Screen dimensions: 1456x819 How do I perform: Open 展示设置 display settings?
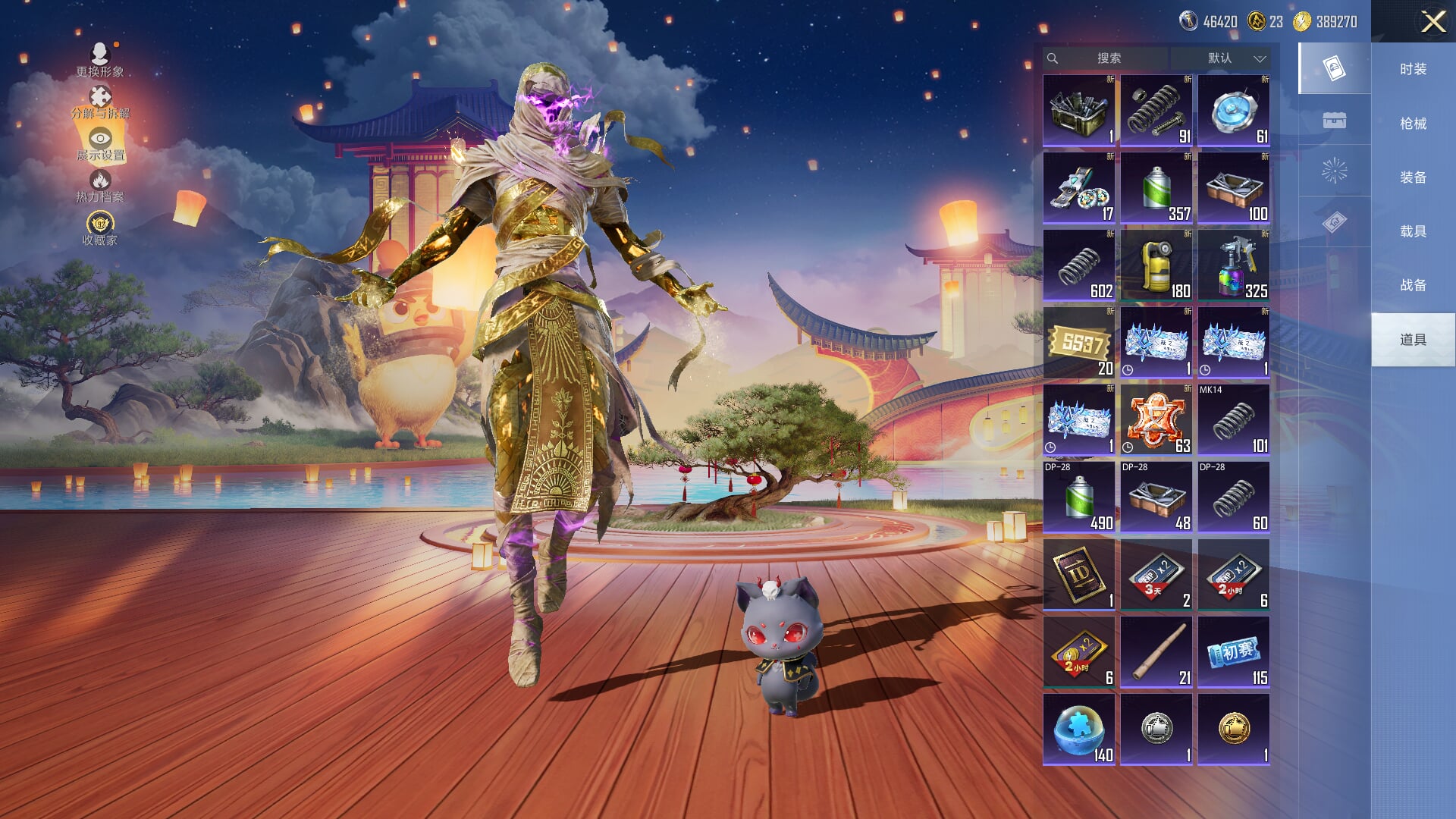100,145
